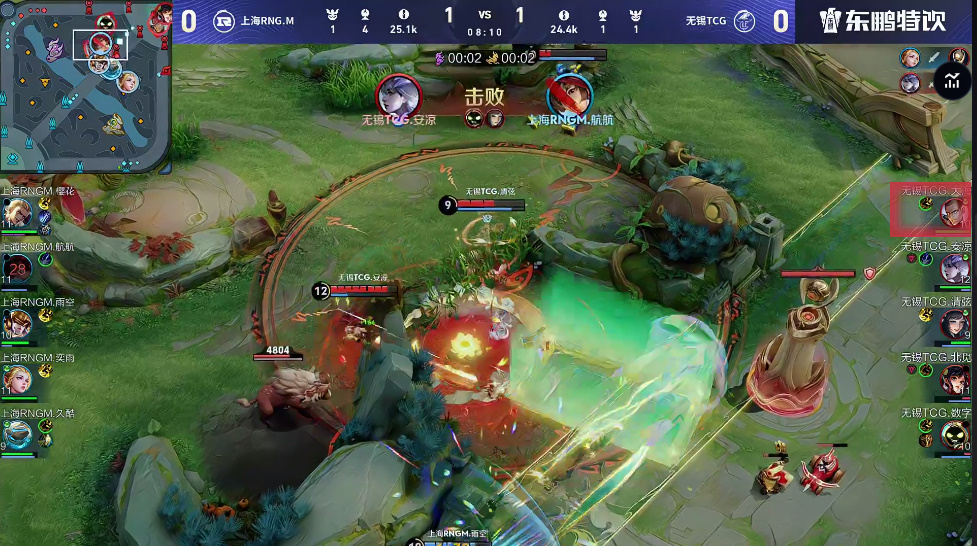This screenshot has height=546, width=977.
Task: Select 无锡TCG.数字 masked hero portrait
Action: pos(954,434)
